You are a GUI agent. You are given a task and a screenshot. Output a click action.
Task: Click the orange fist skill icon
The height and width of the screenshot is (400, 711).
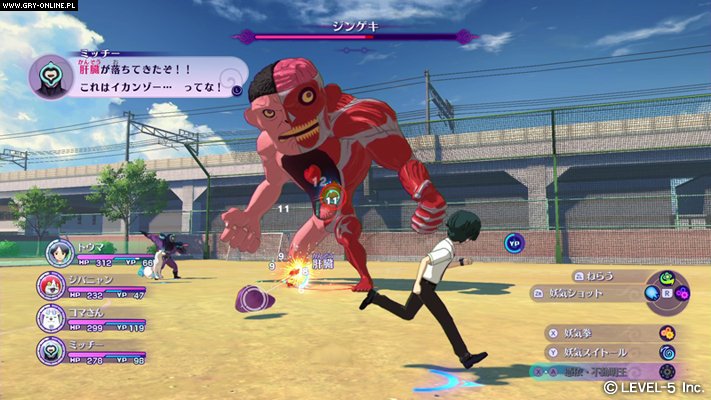pyautogui.click(x=667, y=332)
